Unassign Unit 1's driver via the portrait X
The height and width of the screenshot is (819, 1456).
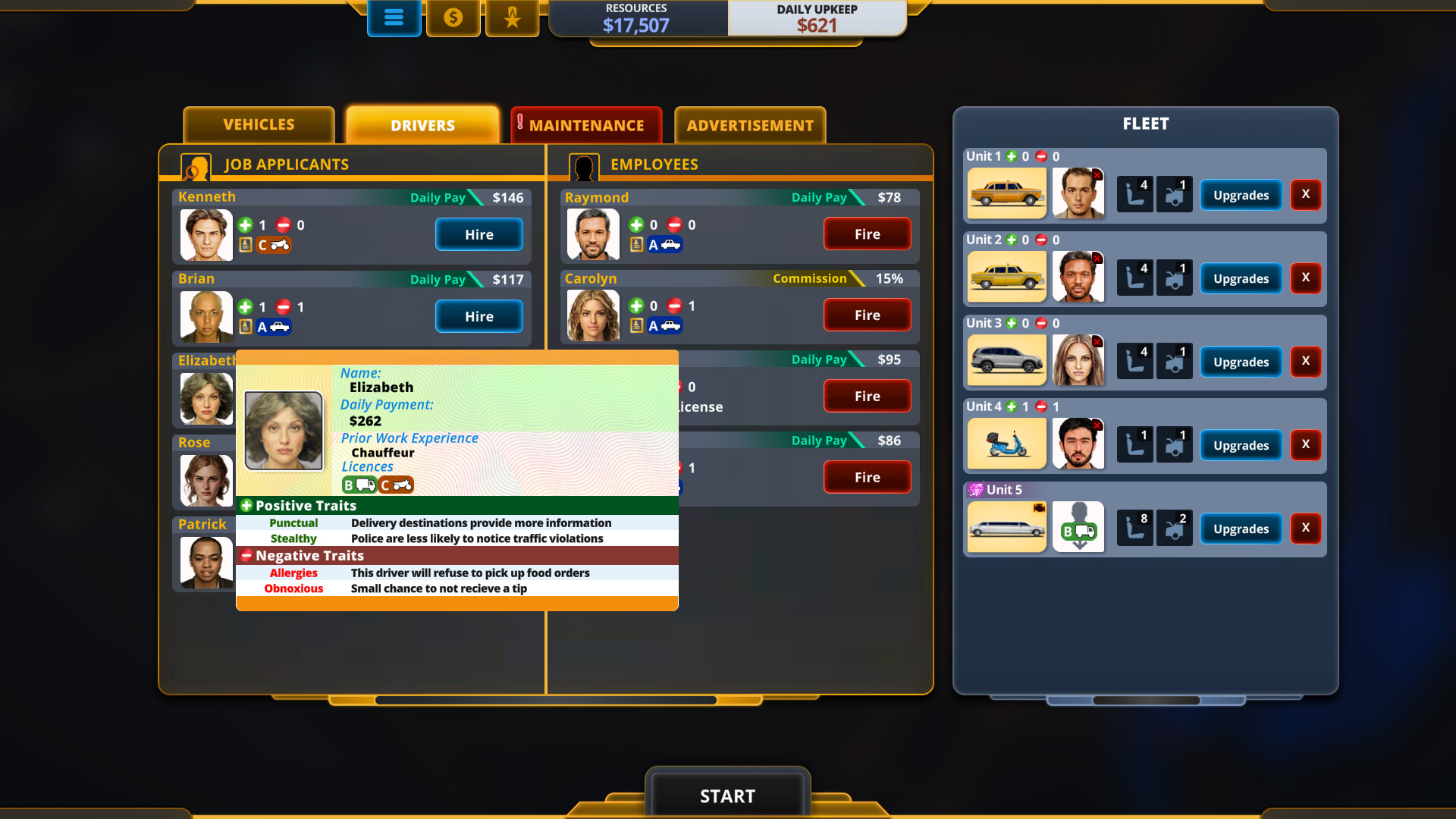coord(1097,174)
